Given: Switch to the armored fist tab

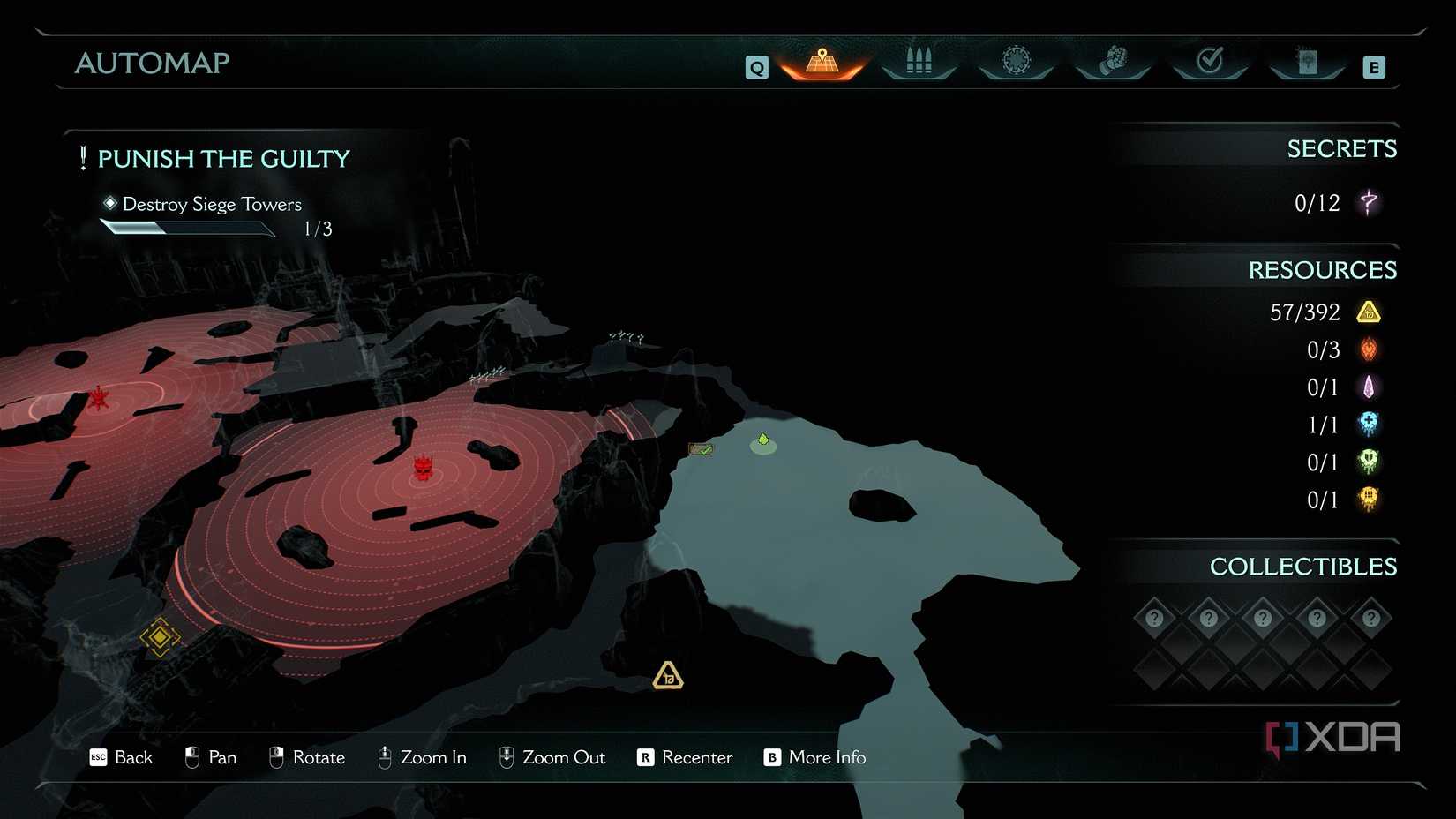Looking at the screenshot, I should (x=1114, y=61).
